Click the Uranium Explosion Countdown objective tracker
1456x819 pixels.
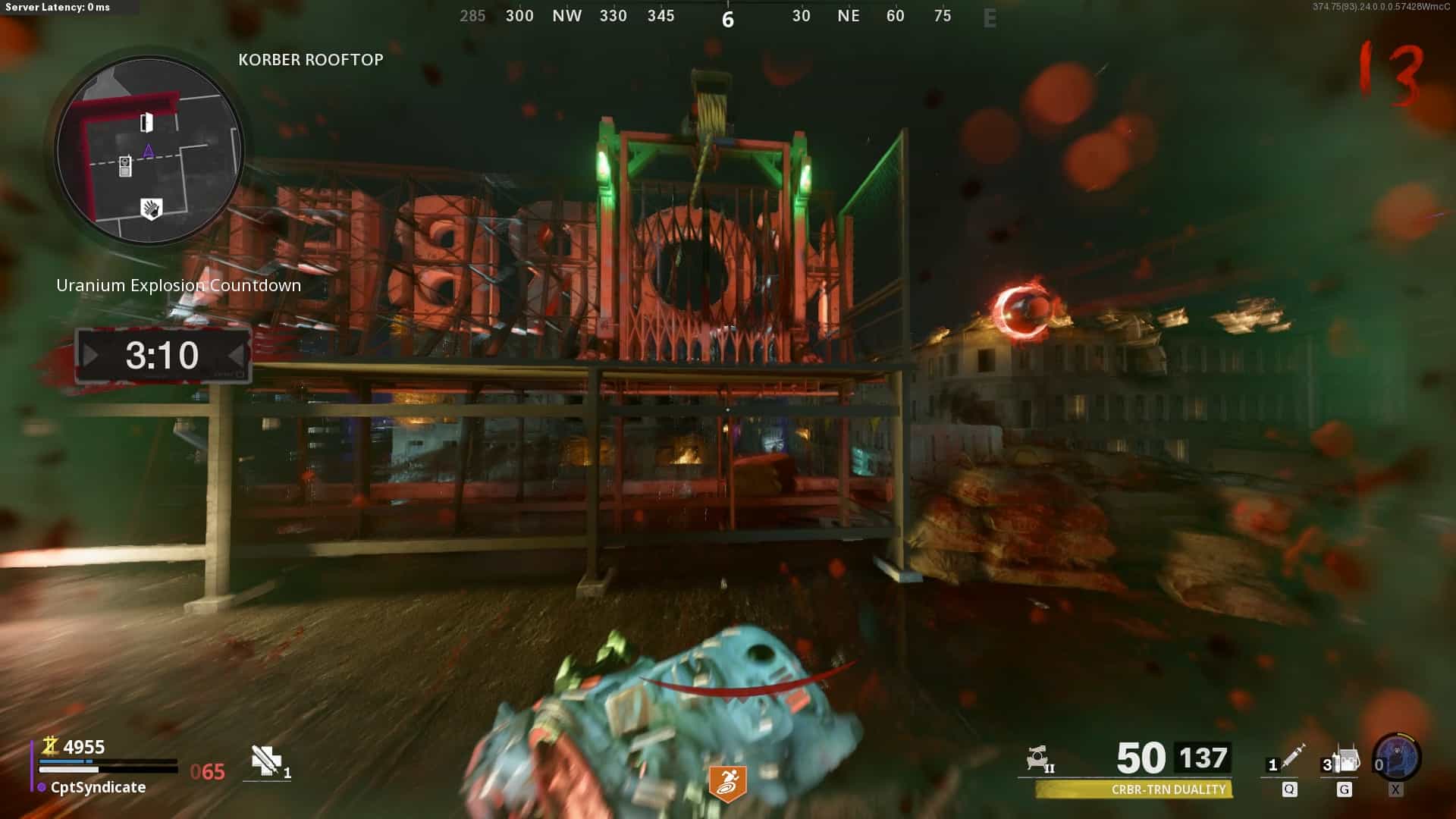coord(178,286)
